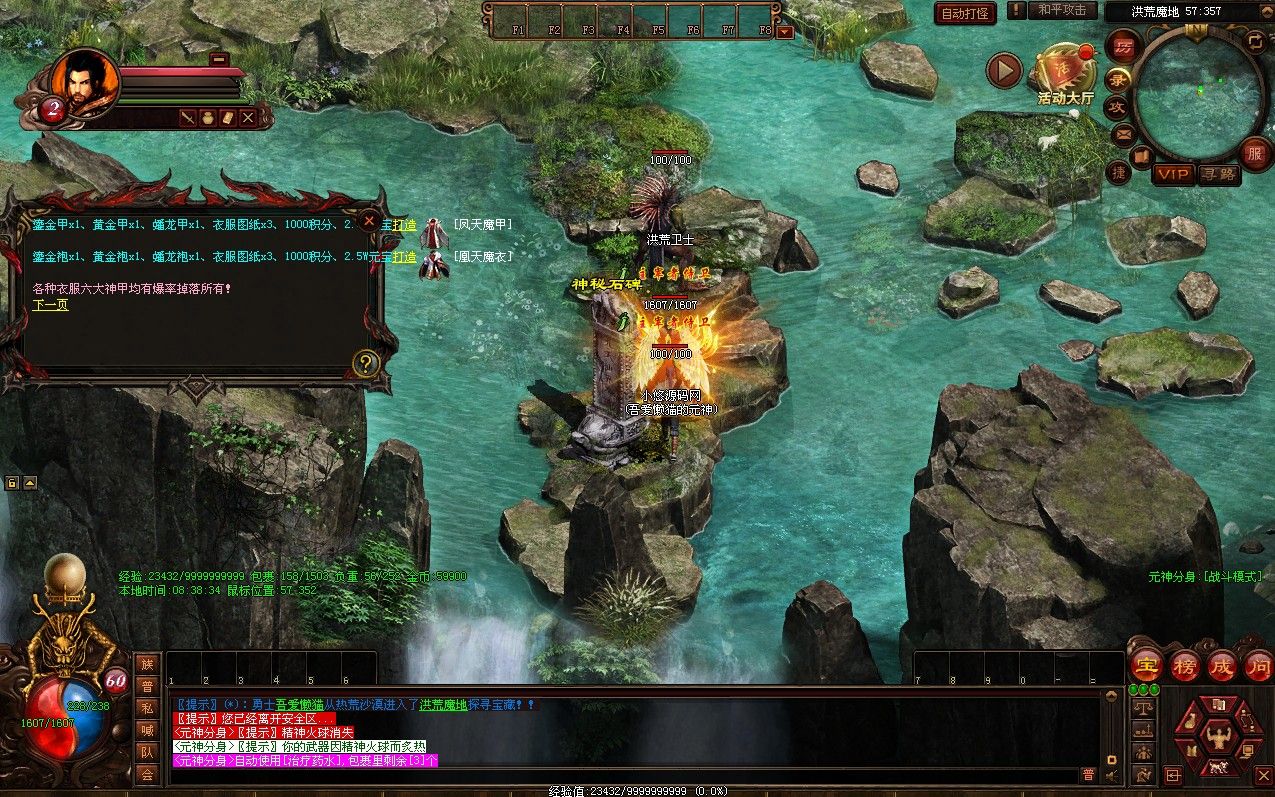Go to 下一页 next page link
Screen dimensions: 1275x797
50,305
